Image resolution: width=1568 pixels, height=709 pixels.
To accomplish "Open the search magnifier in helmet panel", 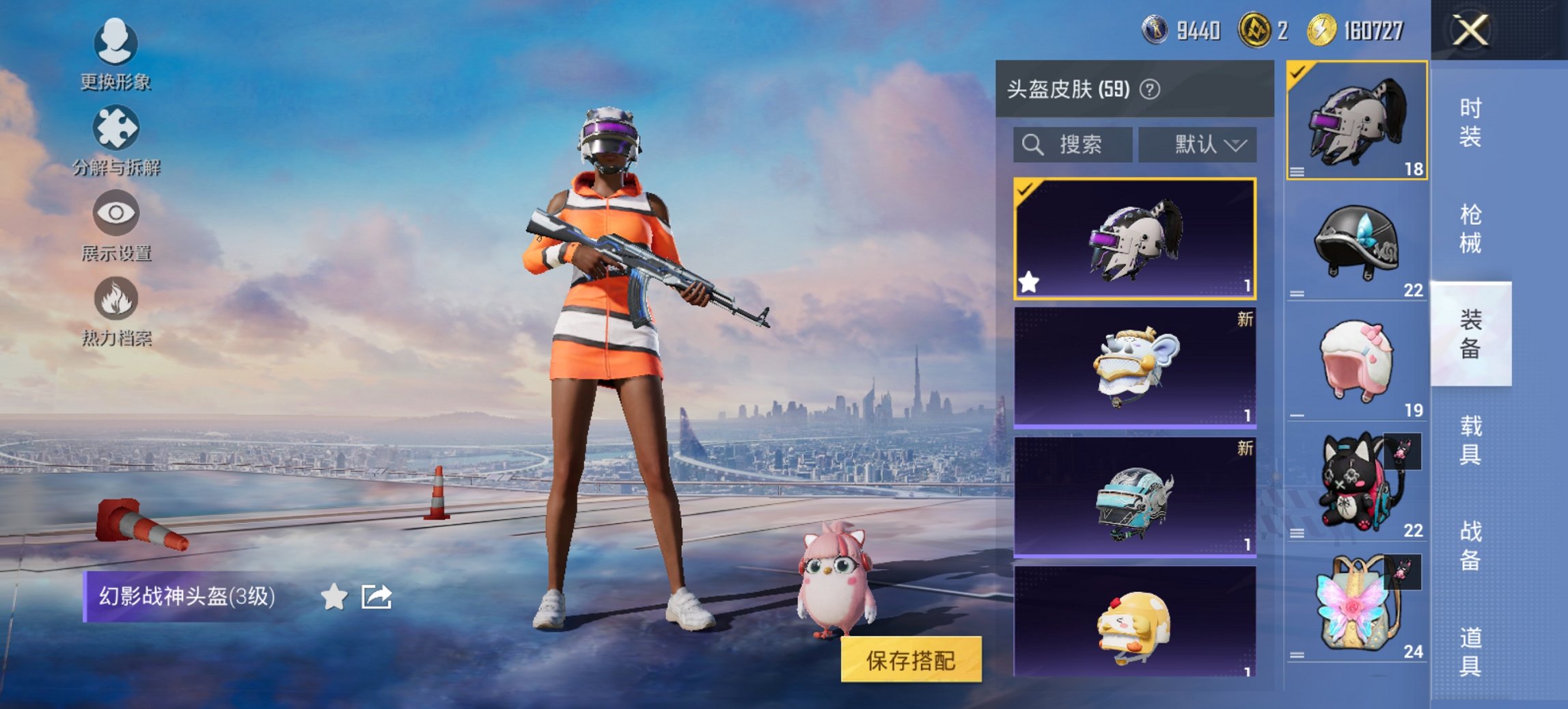I will [1032, 145].
